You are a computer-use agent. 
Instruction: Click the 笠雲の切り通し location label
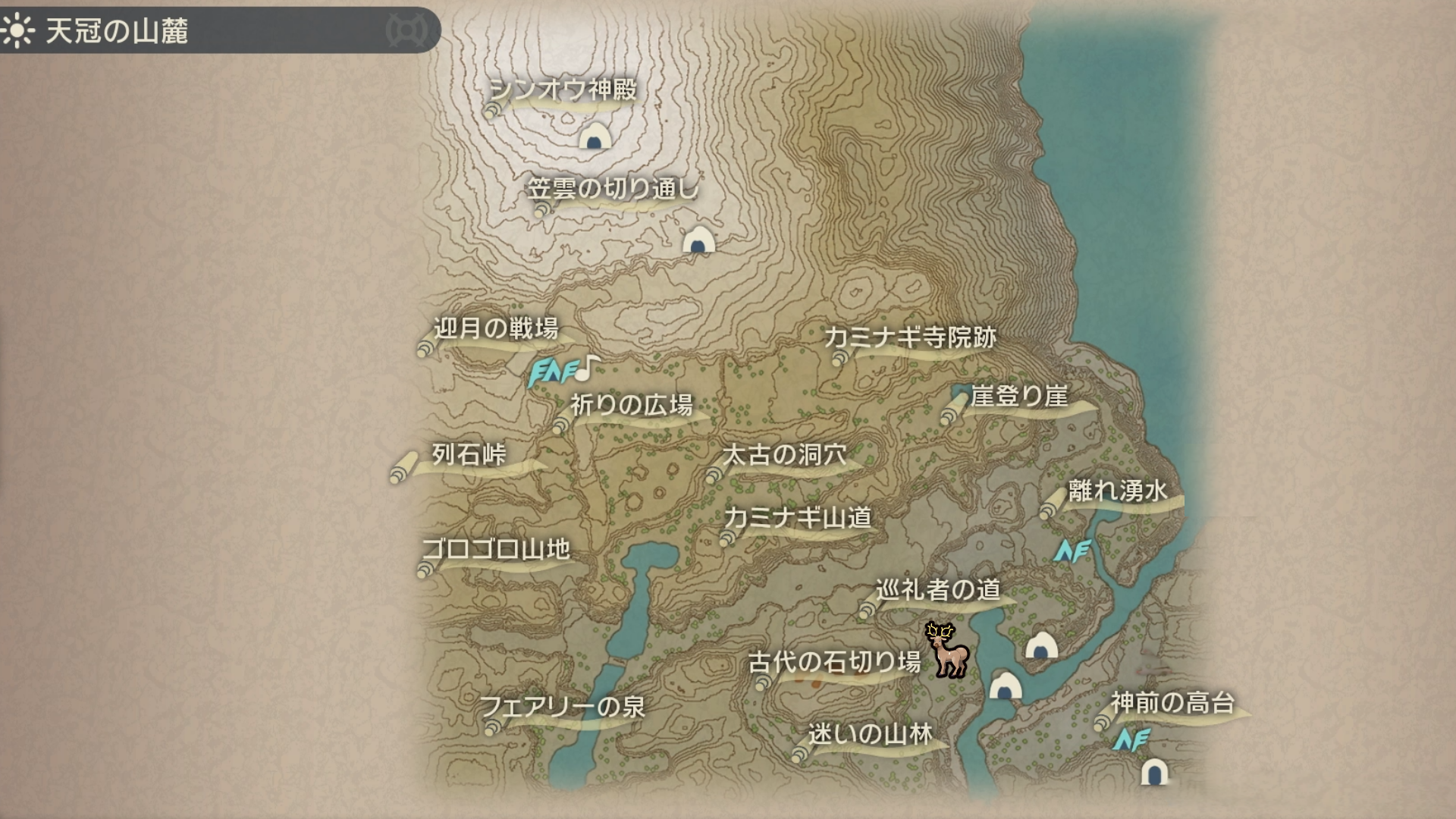(x=613, y=189)
